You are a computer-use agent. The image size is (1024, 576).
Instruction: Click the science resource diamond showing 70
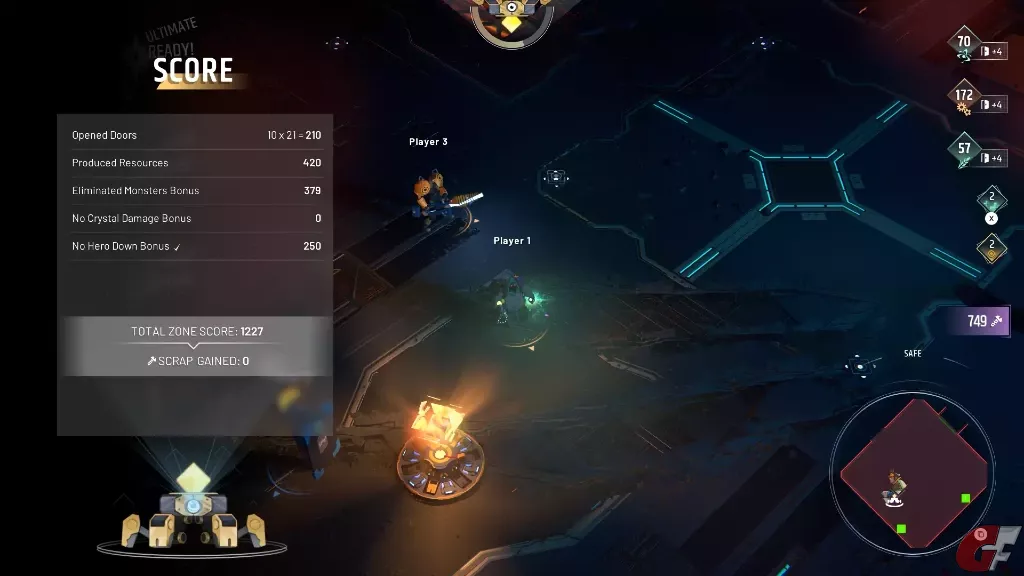(x=964, y=45)
